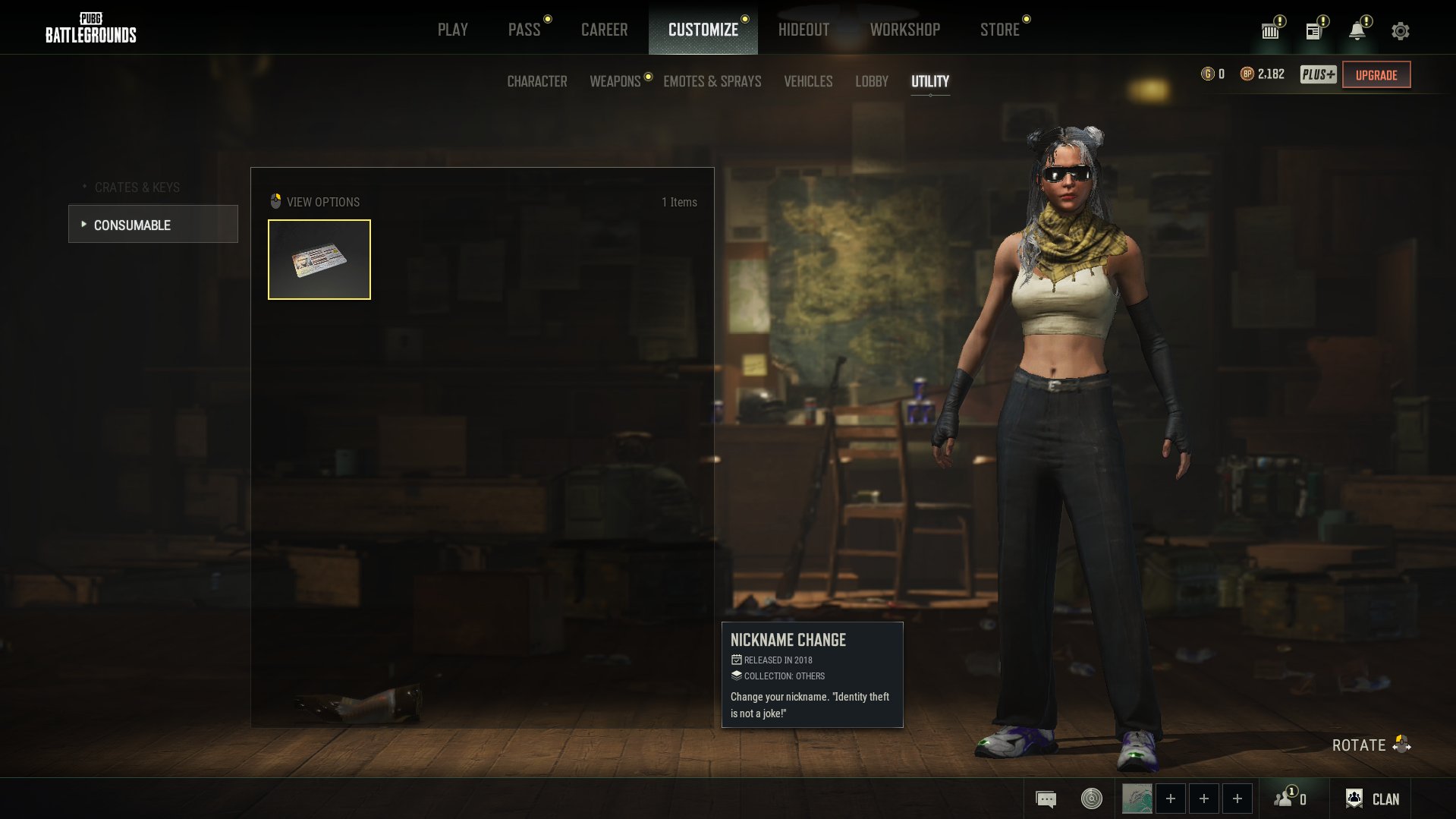Go to the Career tab
This screenshot has width=1456, height=819.
pyautogui.click(x=604, y=30)
